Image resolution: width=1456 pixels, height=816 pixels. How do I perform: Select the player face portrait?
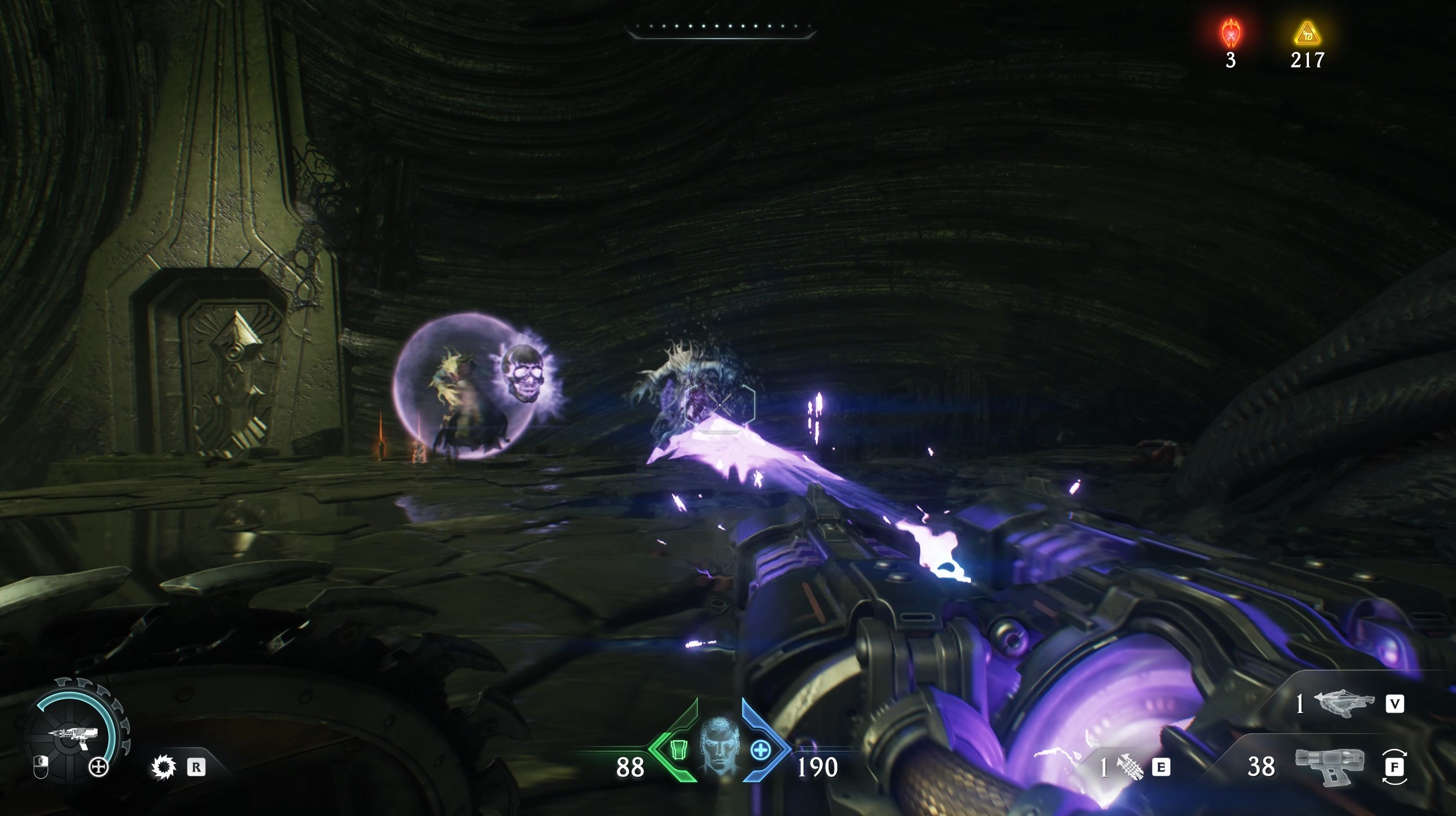[719, 747]
